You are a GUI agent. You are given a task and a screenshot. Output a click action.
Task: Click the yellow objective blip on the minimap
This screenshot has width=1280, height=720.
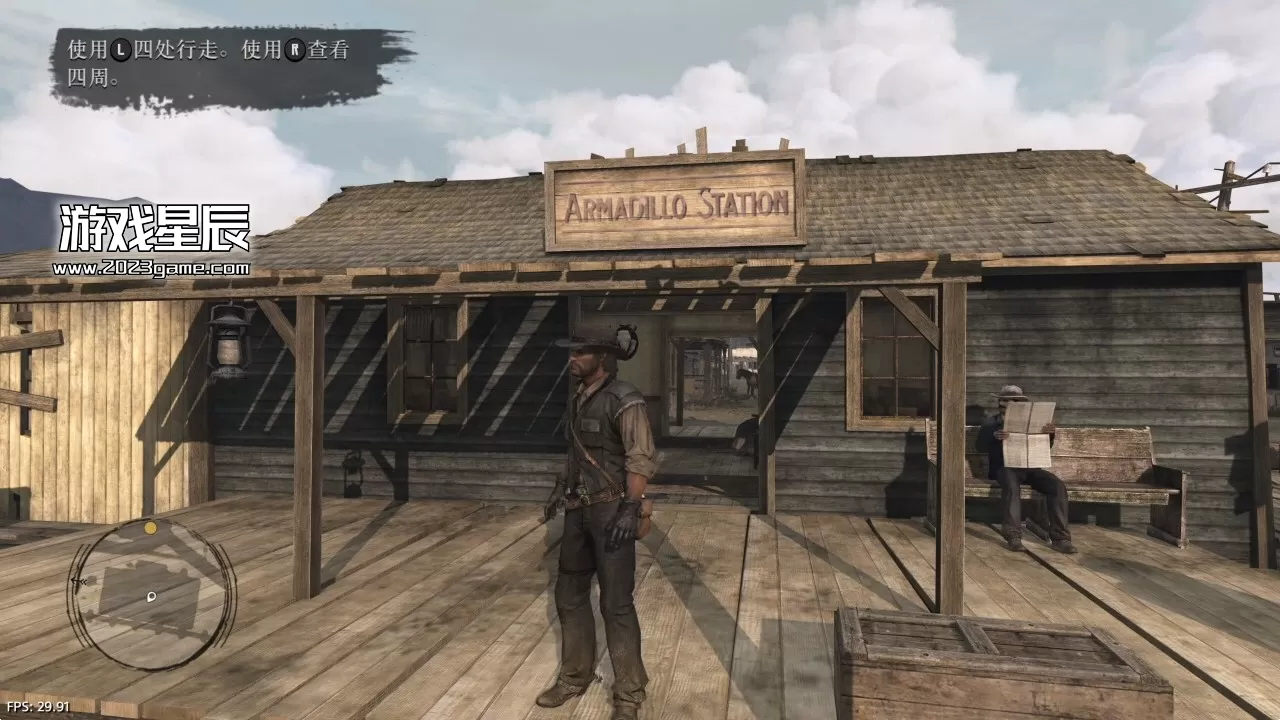(151, 527)
